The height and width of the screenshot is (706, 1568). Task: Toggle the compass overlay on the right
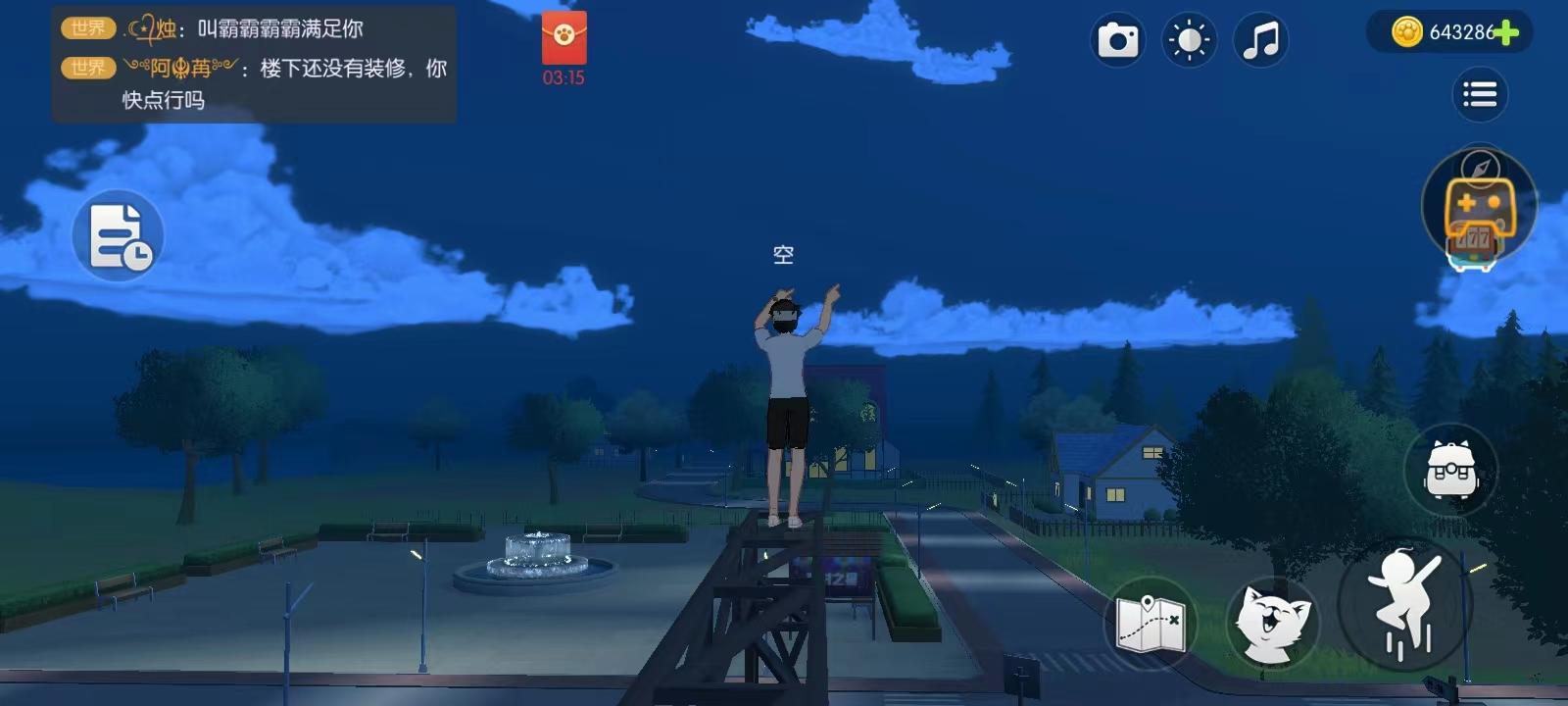pos(1480,167)
